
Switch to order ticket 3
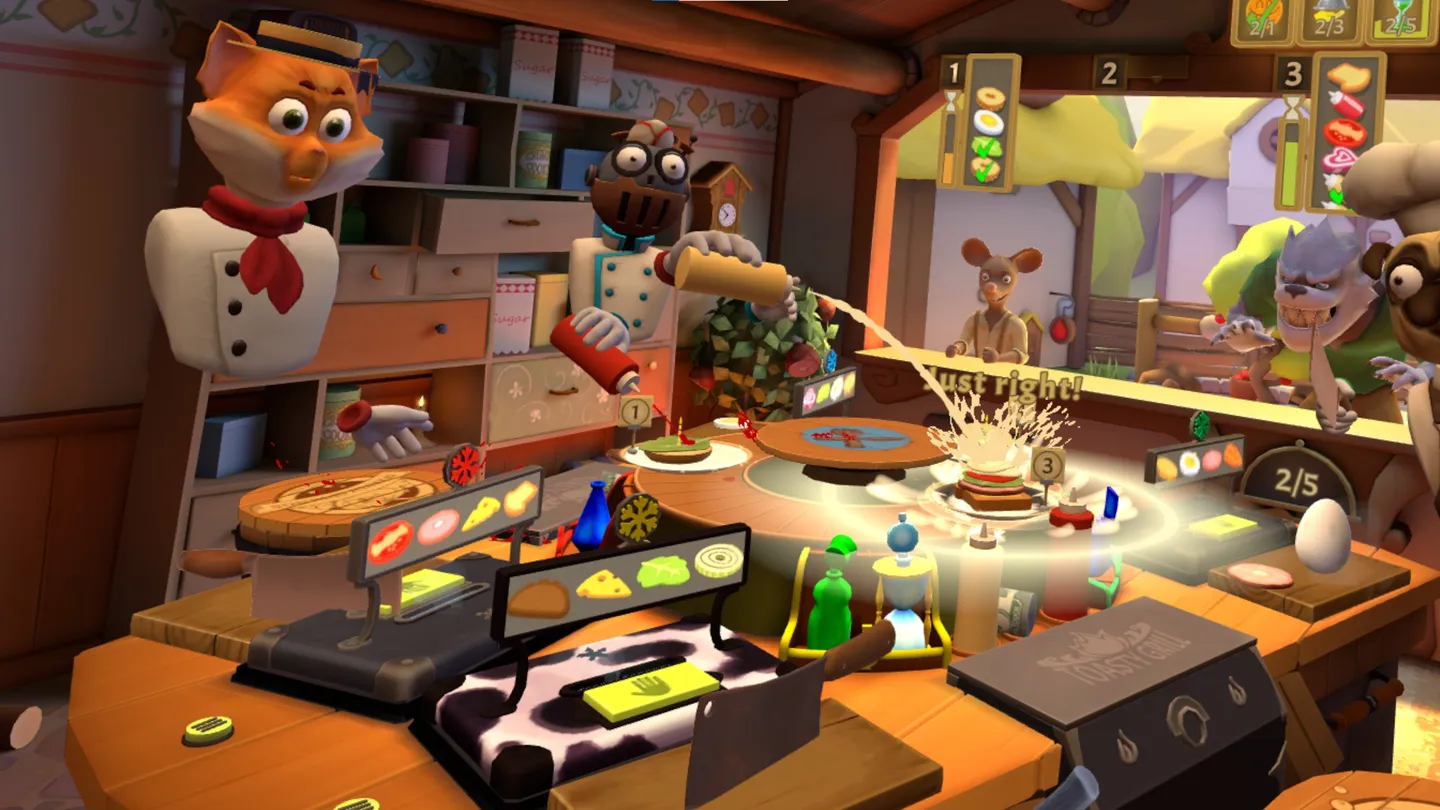click(x=1293, y=73)
